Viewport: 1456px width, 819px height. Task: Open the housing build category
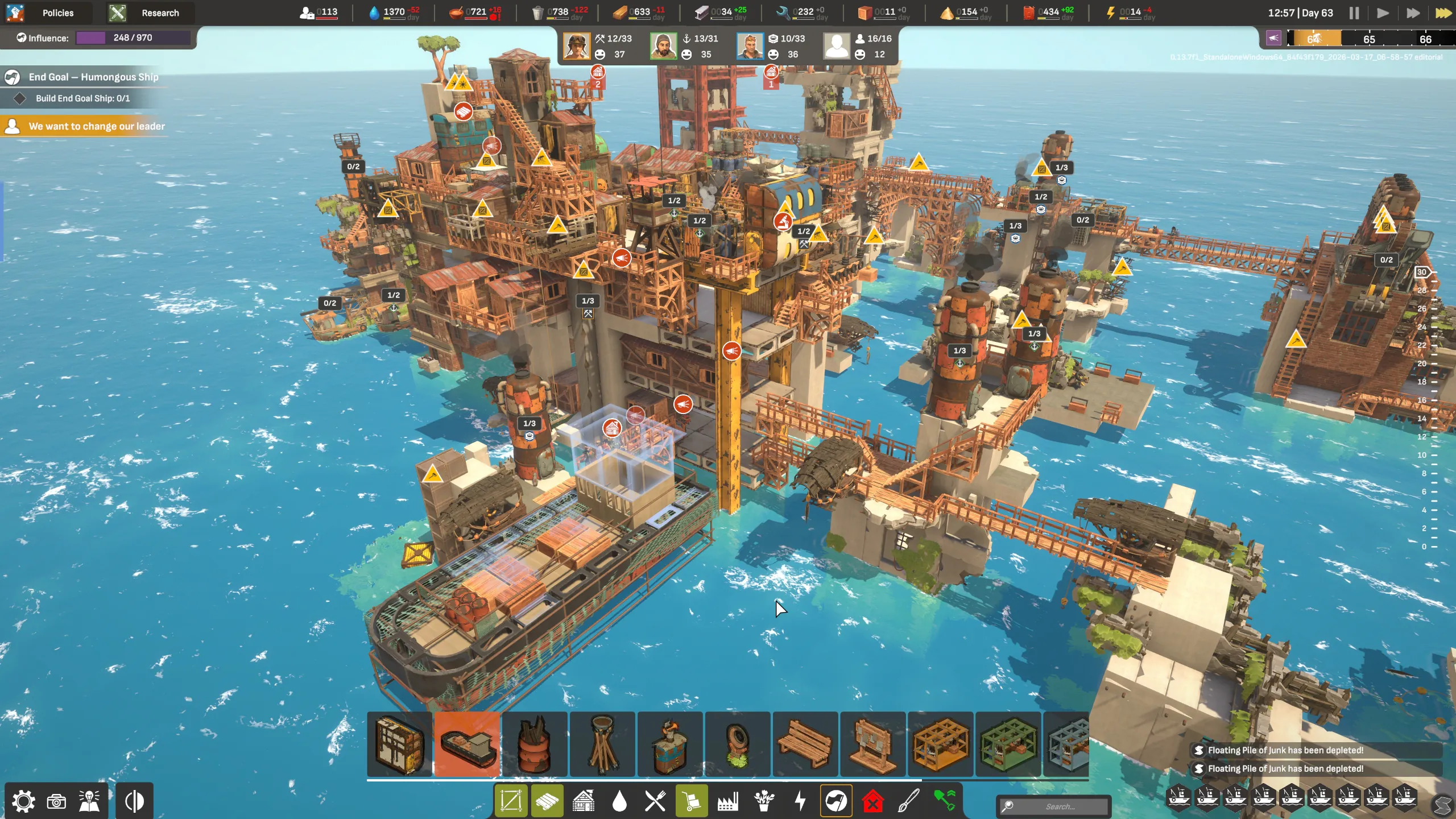pos(584,801)
